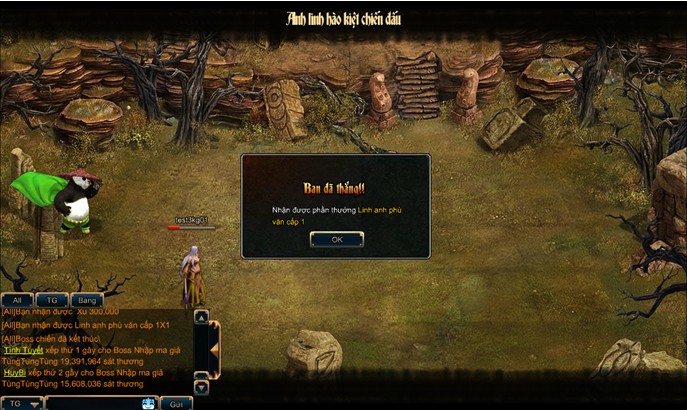
Task: Focus the chat message input box
Action: (92, 404)
